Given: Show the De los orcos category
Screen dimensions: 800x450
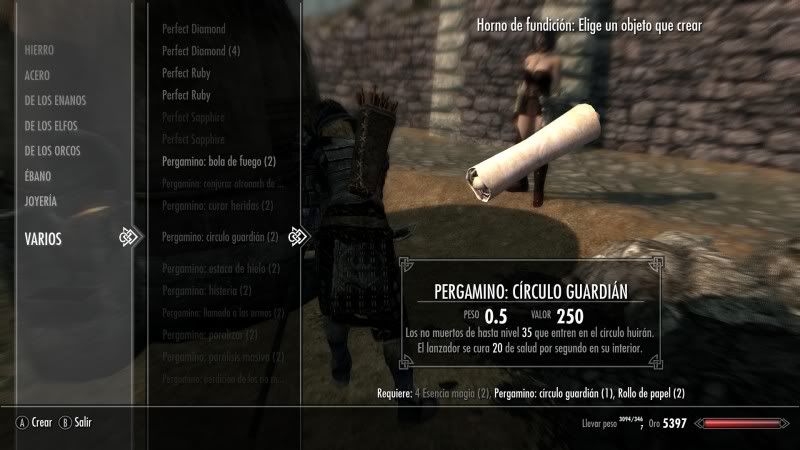Looking at the screenshot, I should click(x=53, y=151).
